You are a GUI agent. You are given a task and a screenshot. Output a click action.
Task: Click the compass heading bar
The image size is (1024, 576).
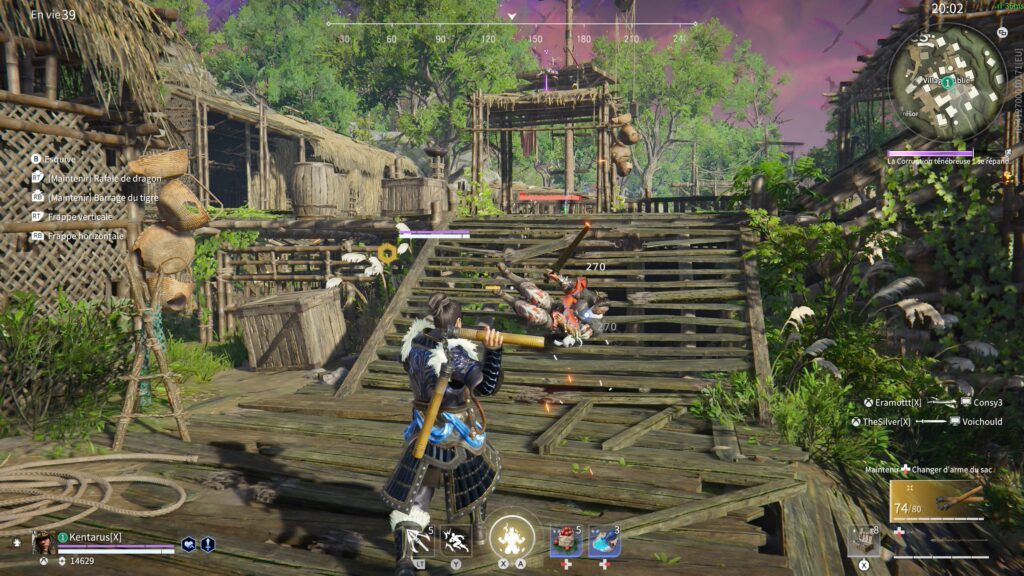[511, 24]
